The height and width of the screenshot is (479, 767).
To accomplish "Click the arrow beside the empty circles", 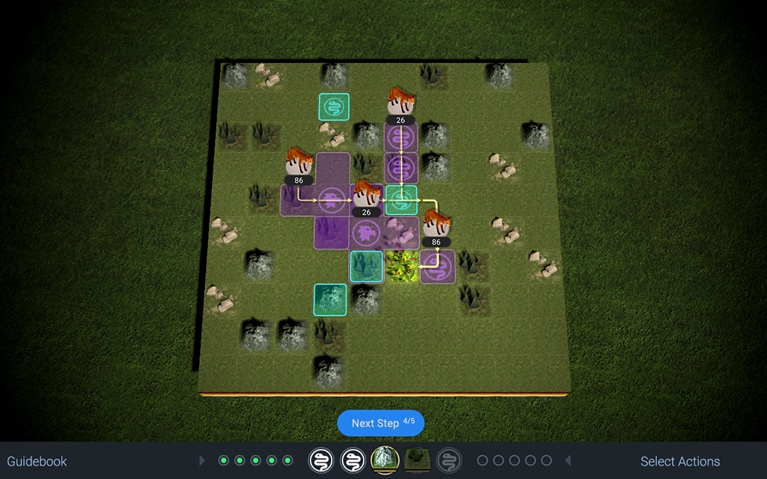I will 568,461.
